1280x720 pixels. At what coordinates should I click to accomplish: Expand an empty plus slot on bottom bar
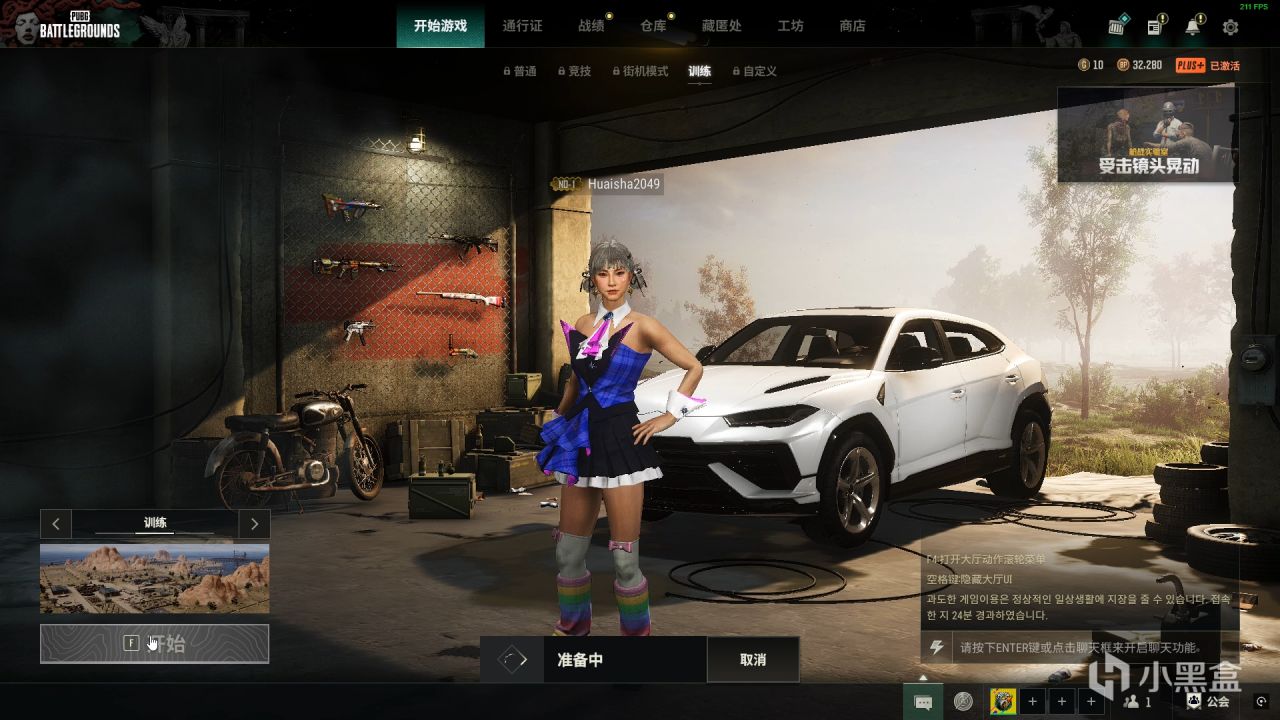click(x=1033, y=701)
